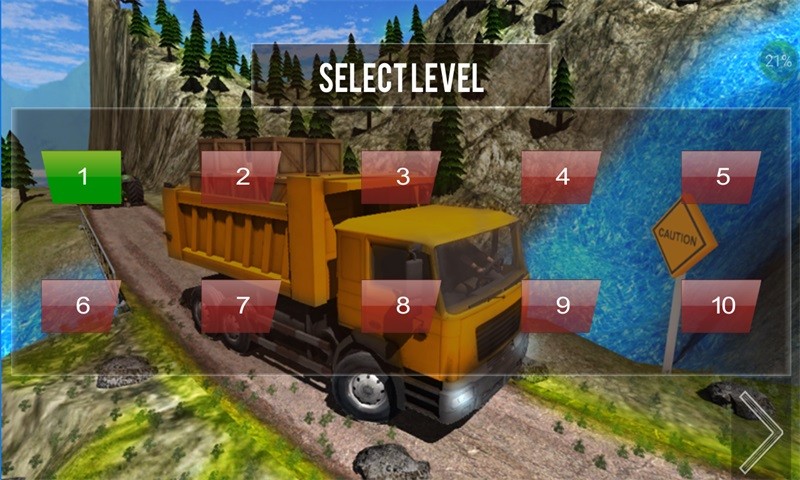Select level 4 tile

[562, 177]
